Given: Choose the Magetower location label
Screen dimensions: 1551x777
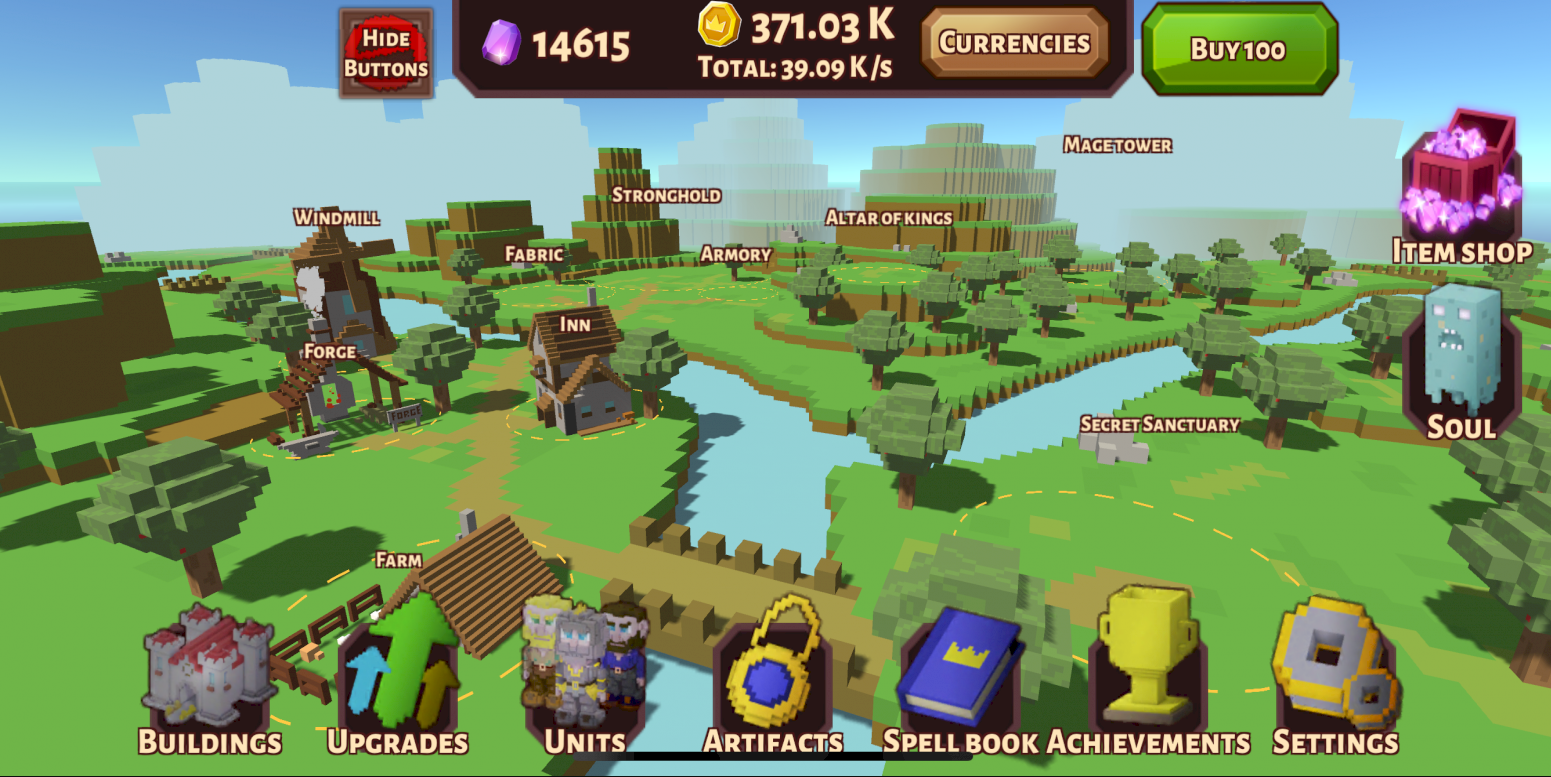Looking at the screenshot, I should (1118, 145).
